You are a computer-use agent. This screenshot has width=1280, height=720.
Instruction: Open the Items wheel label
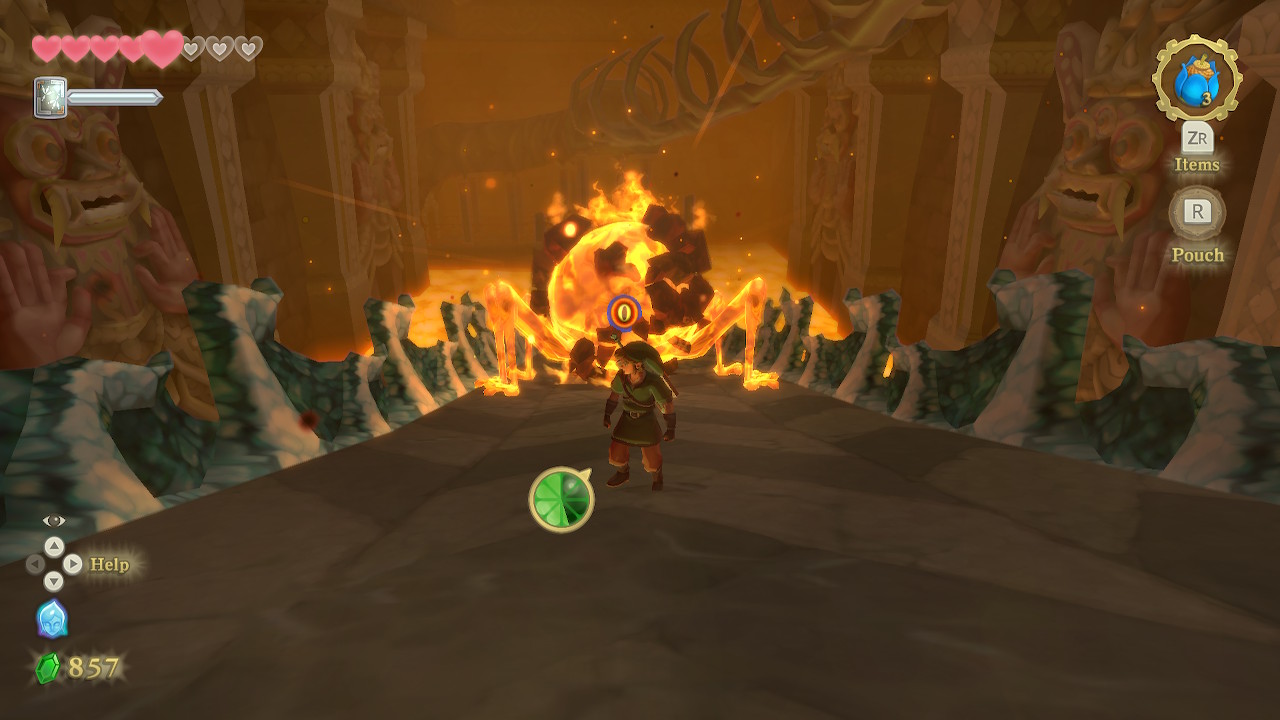tap(1197, 165)
